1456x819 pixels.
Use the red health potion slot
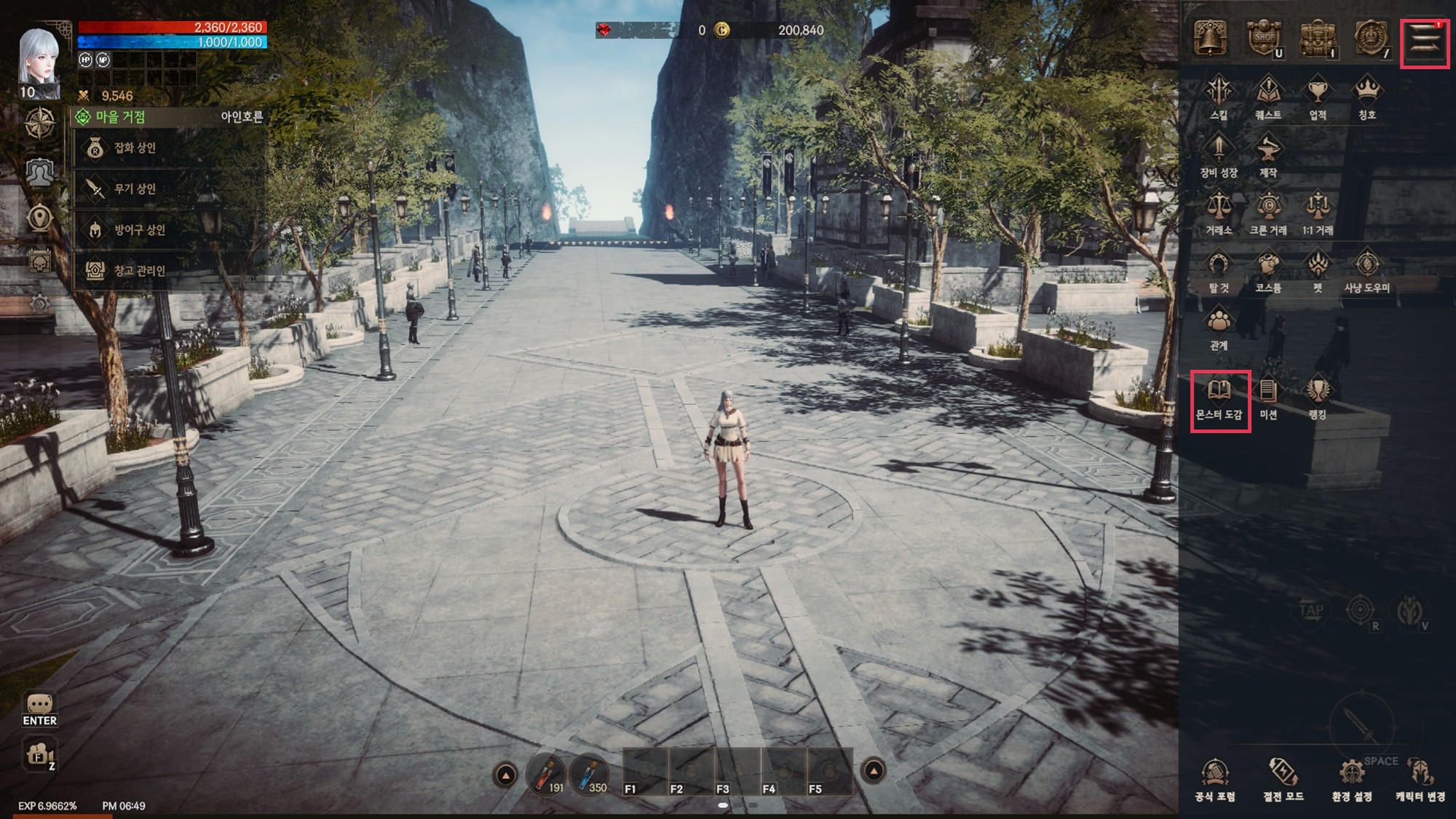(x=546, y=775)
